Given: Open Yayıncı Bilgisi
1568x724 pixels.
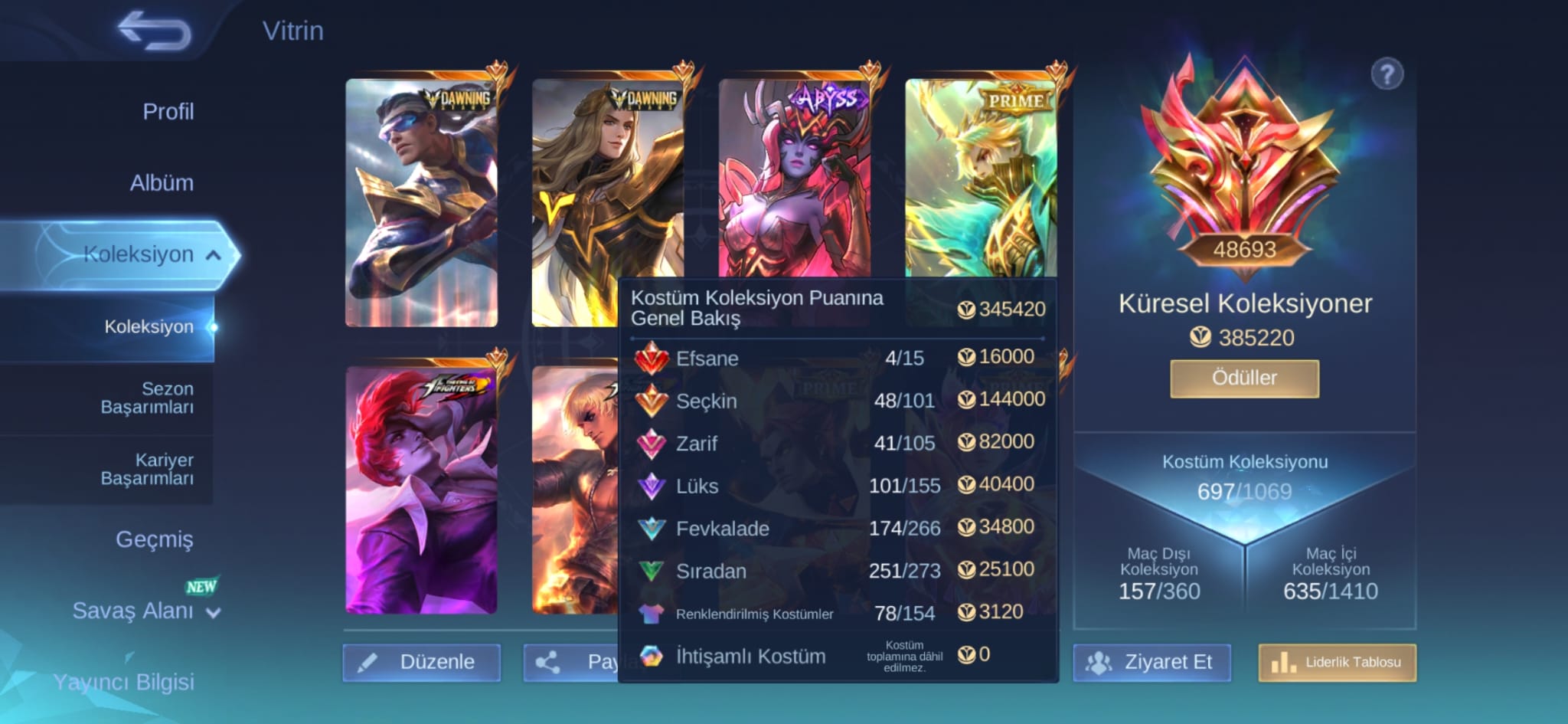Looking at the screenshot, I should pyautogui.click(x=123, y=682).
